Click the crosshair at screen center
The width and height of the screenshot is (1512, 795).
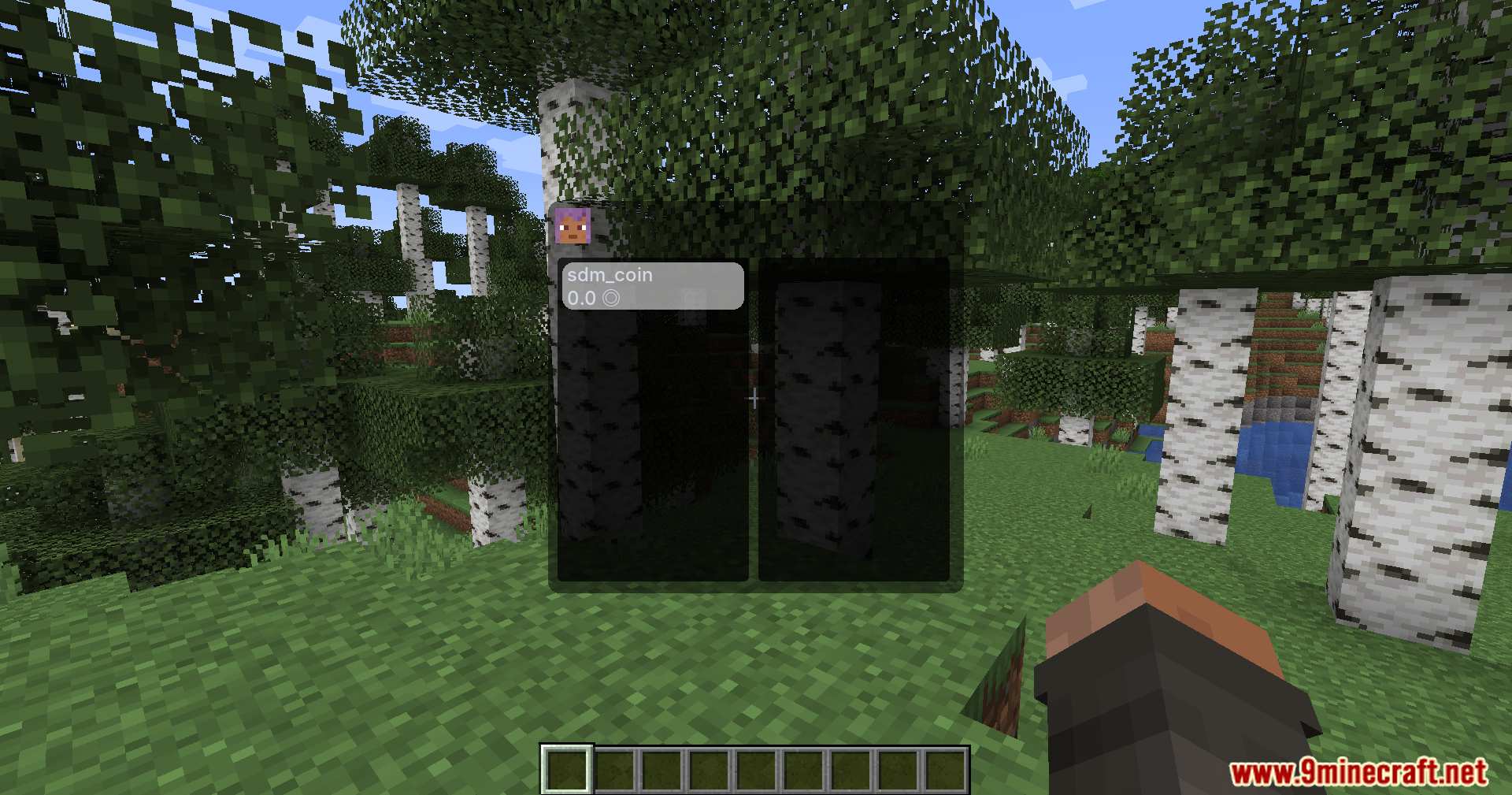pos(755,397)
